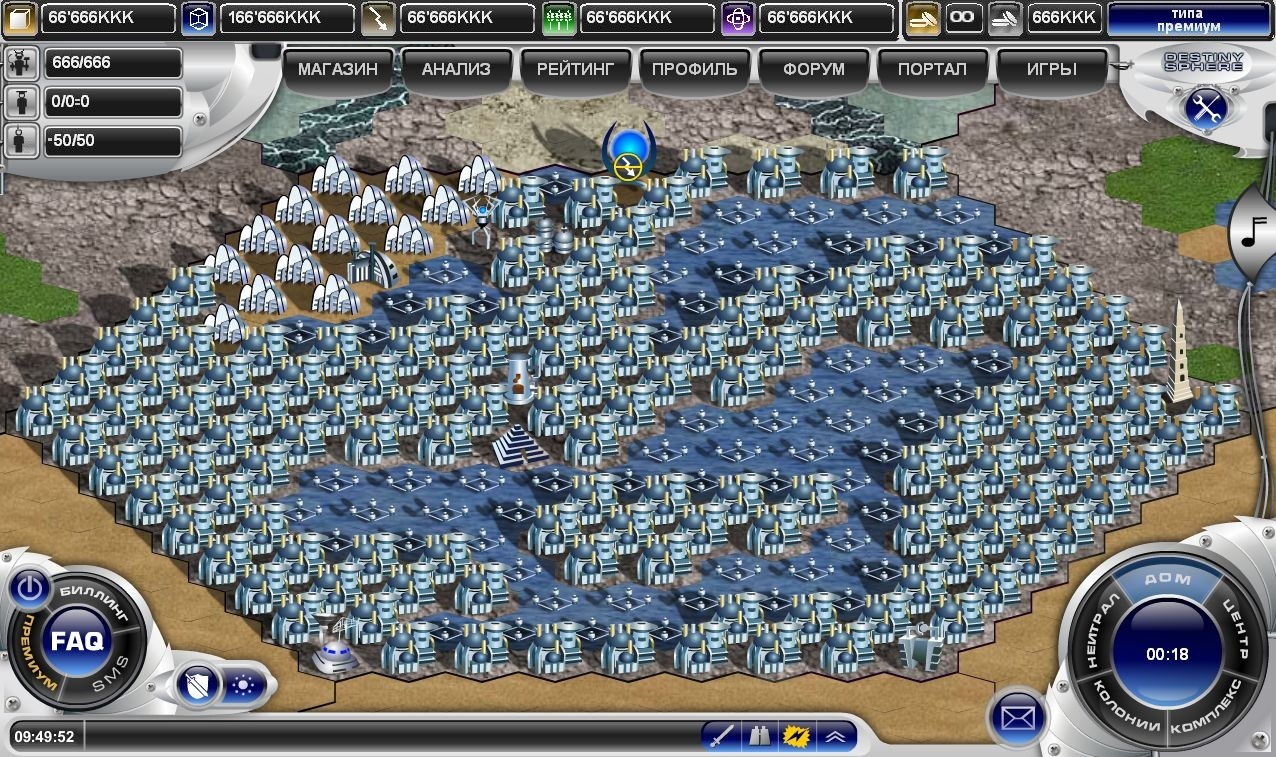
Task: Open the МАГАЗИН shop menu
Action: pyautogui.click(x=338, y=70)
